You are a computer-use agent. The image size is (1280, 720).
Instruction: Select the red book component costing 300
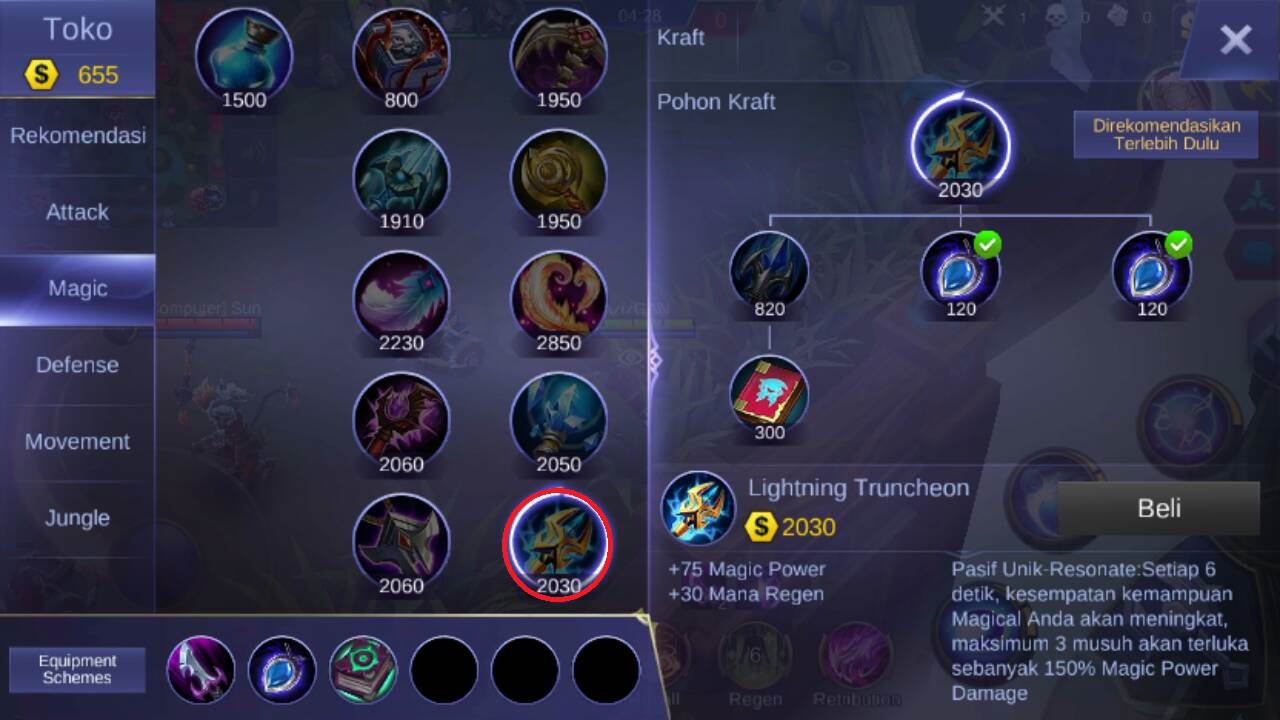pos(769,394)
